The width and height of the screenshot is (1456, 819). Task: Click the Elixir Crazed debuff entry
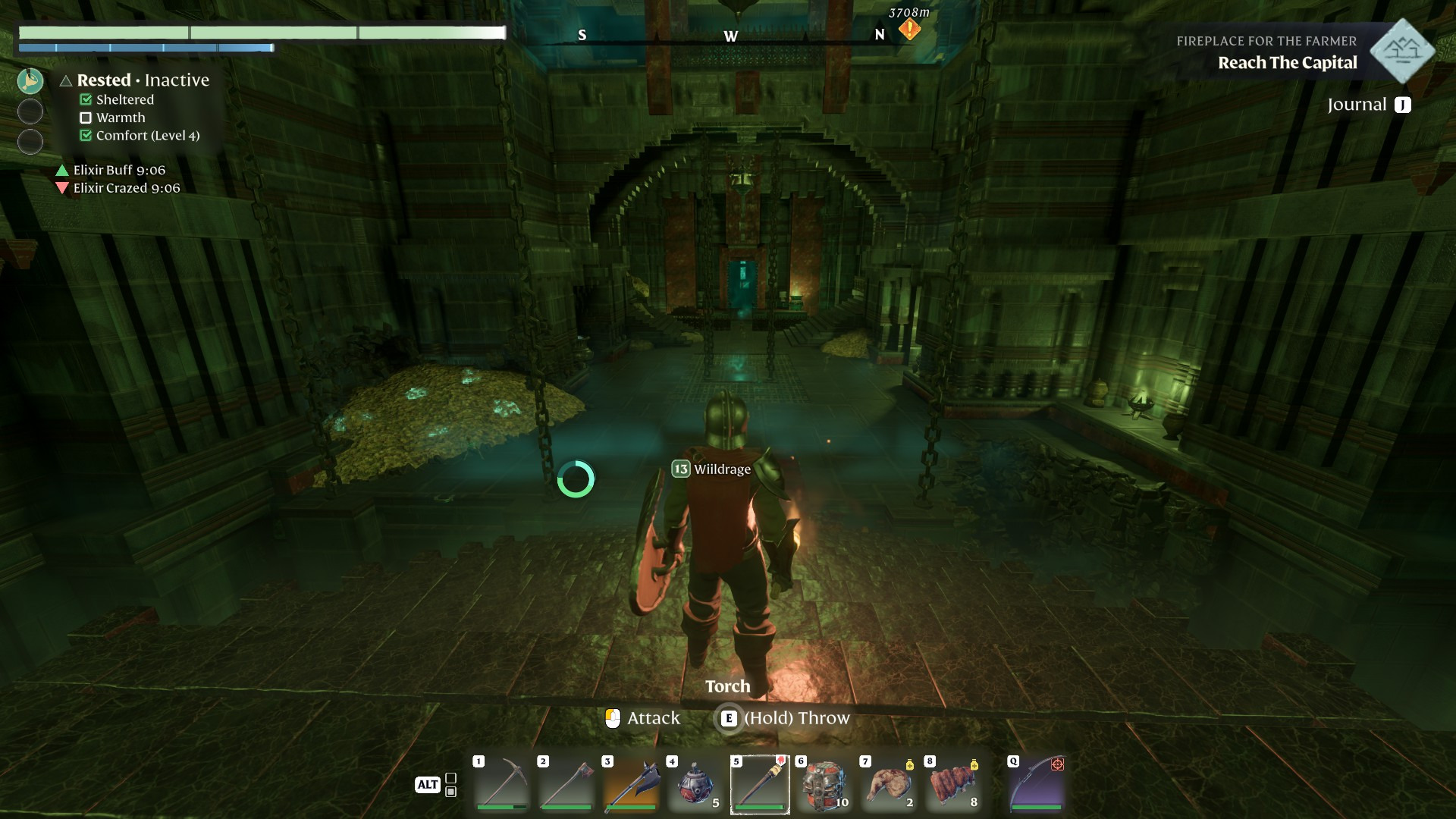[x=126, y=188]
